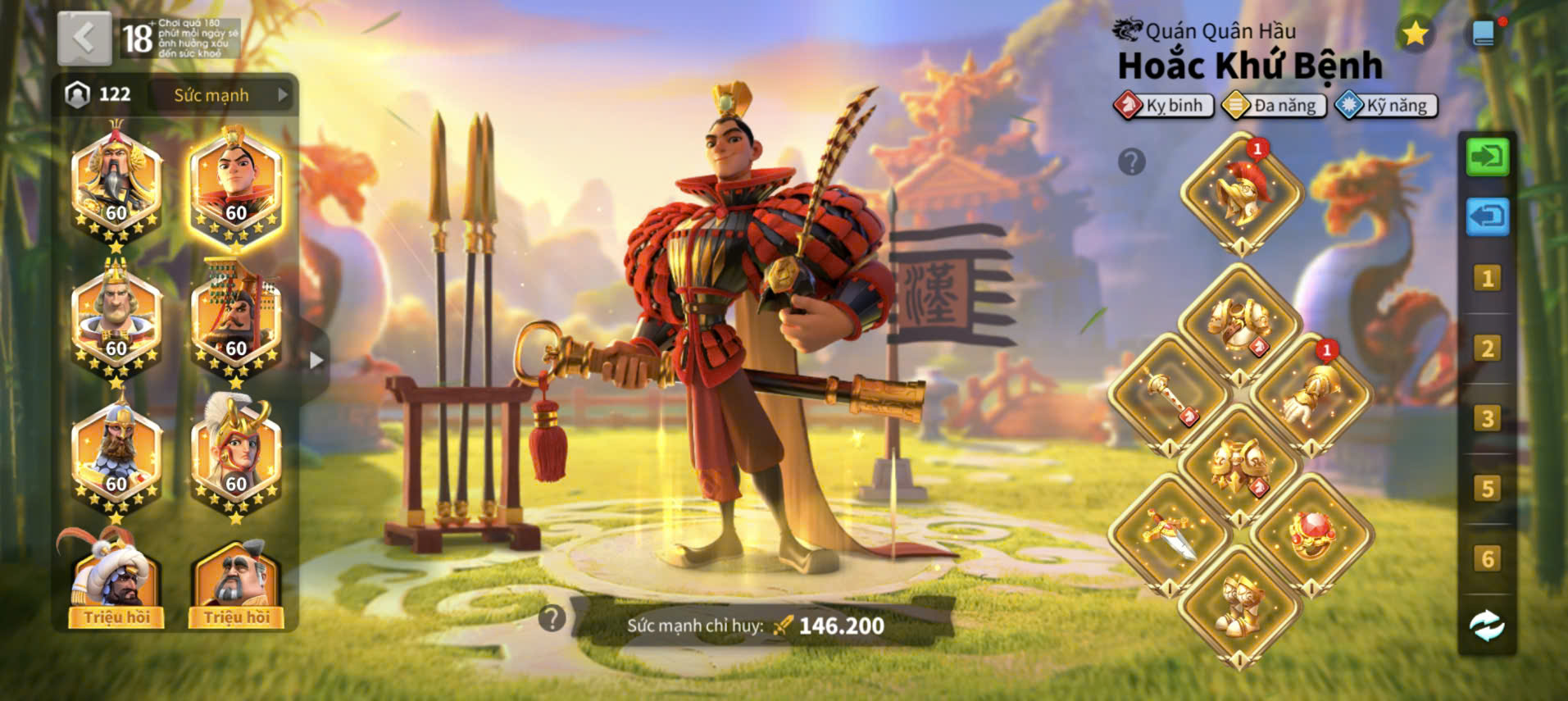Expand the commander list side arrow

(316, 360)
